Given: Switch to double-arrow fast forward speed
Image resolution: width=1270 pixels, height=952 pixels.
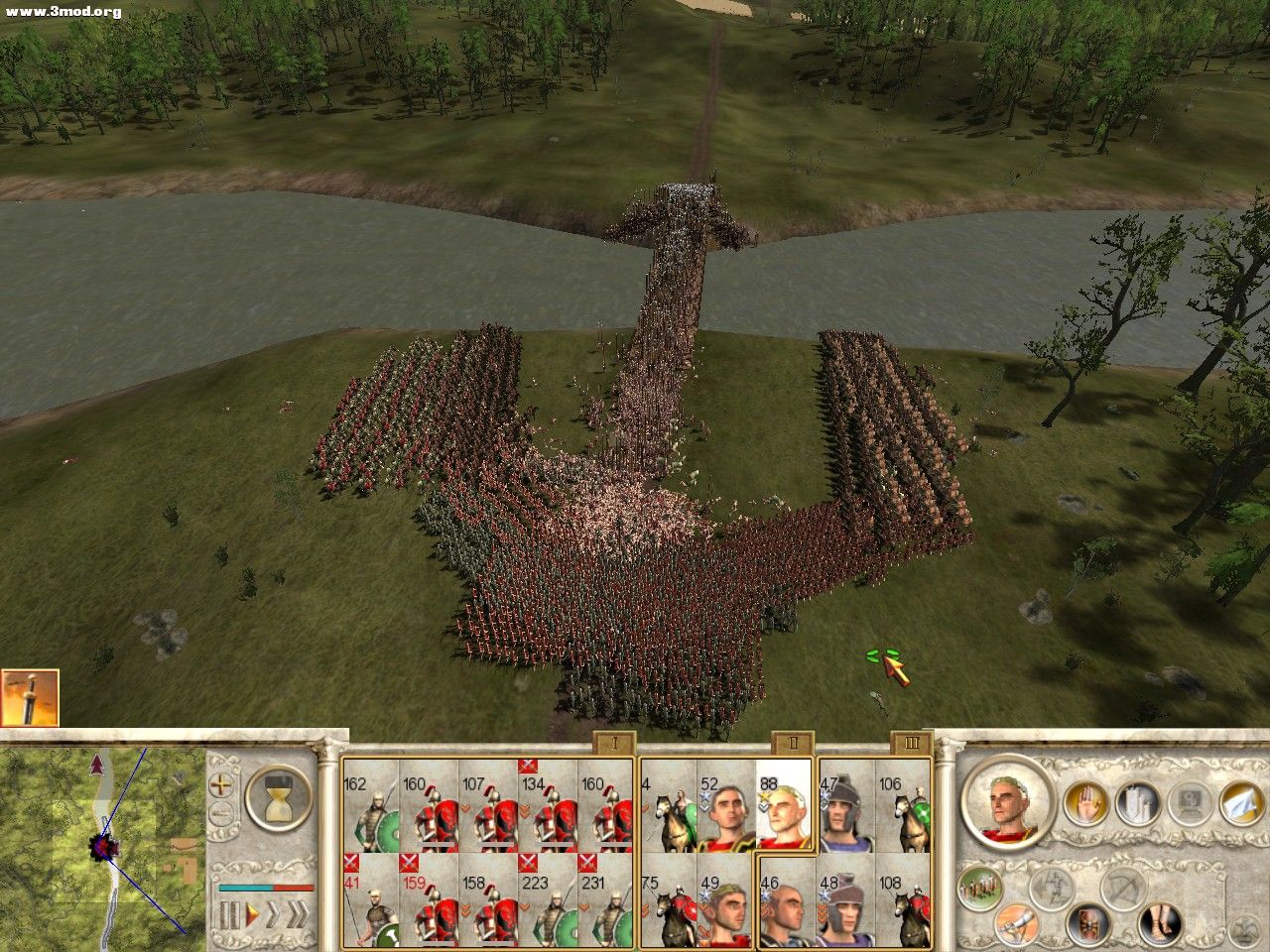Looking at the screenshot, I should (272, 914).
